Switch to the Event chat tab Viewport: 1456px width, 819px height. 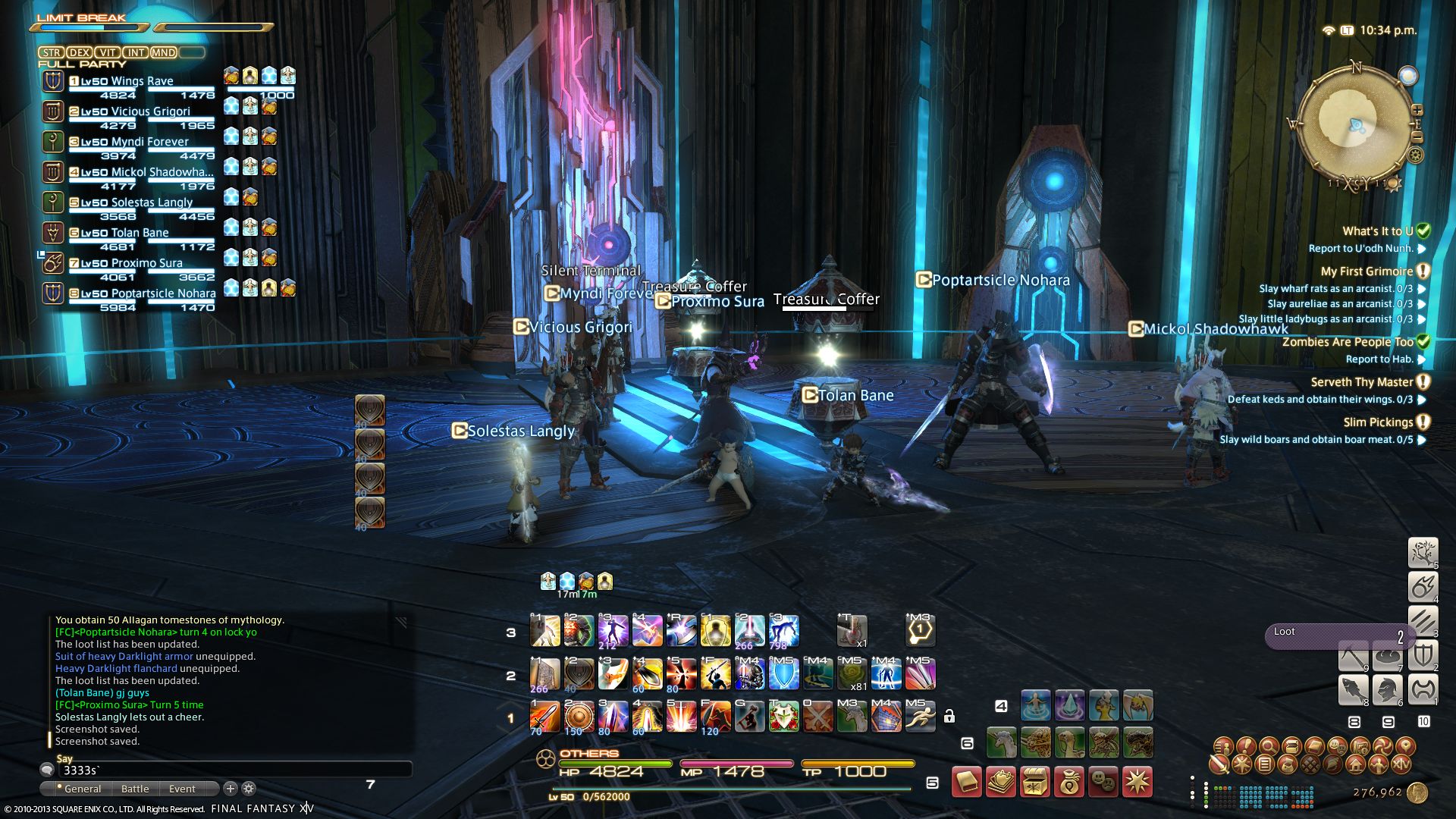[182, 789]
